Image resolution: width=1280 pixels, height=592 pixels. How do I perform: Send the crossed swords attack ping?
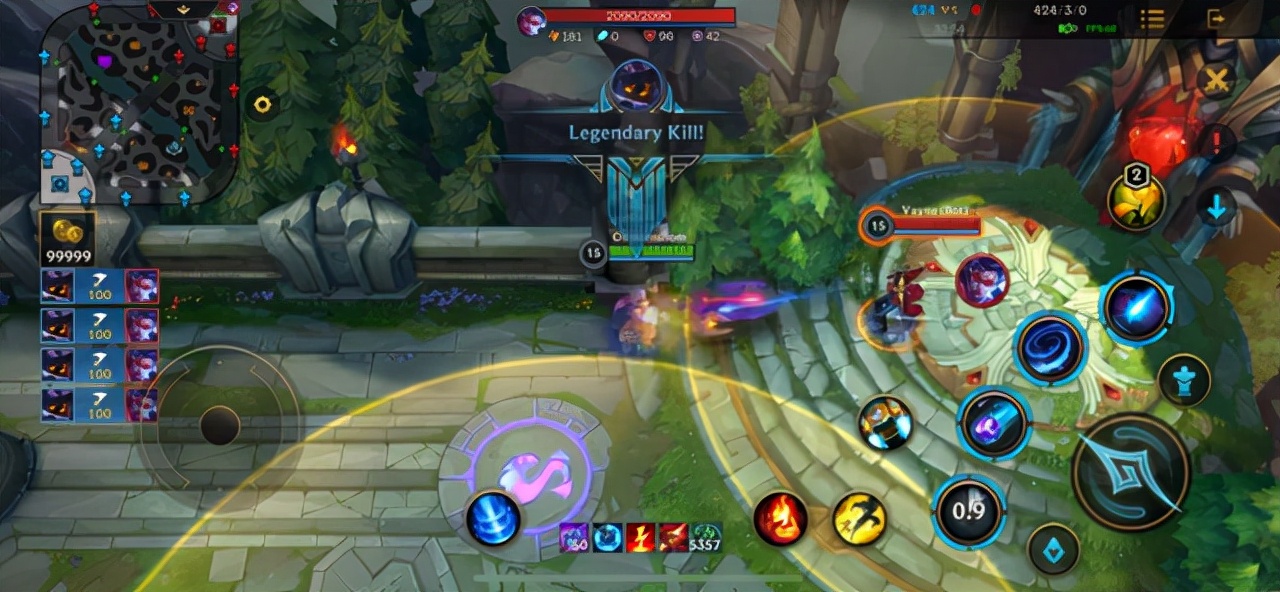[1216, 80]
